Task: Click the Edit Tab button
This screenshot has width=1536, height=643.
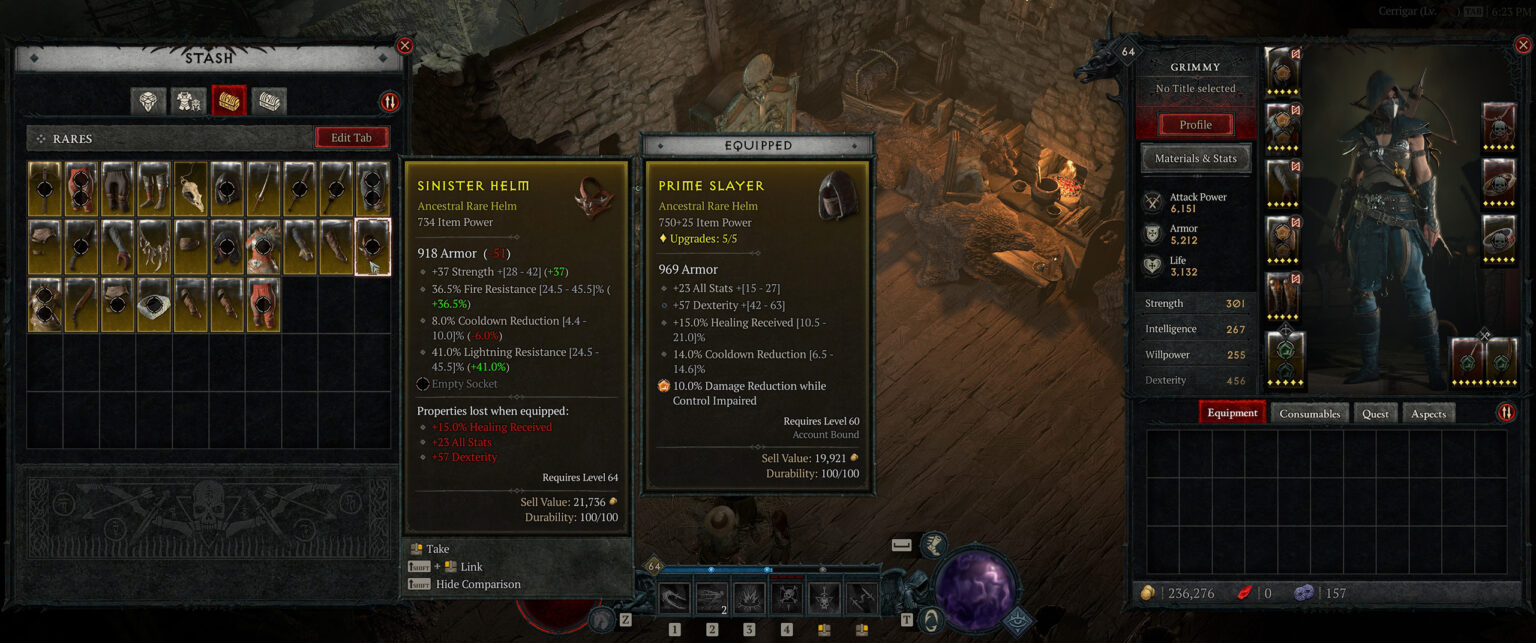Action: tap(352, 138)
